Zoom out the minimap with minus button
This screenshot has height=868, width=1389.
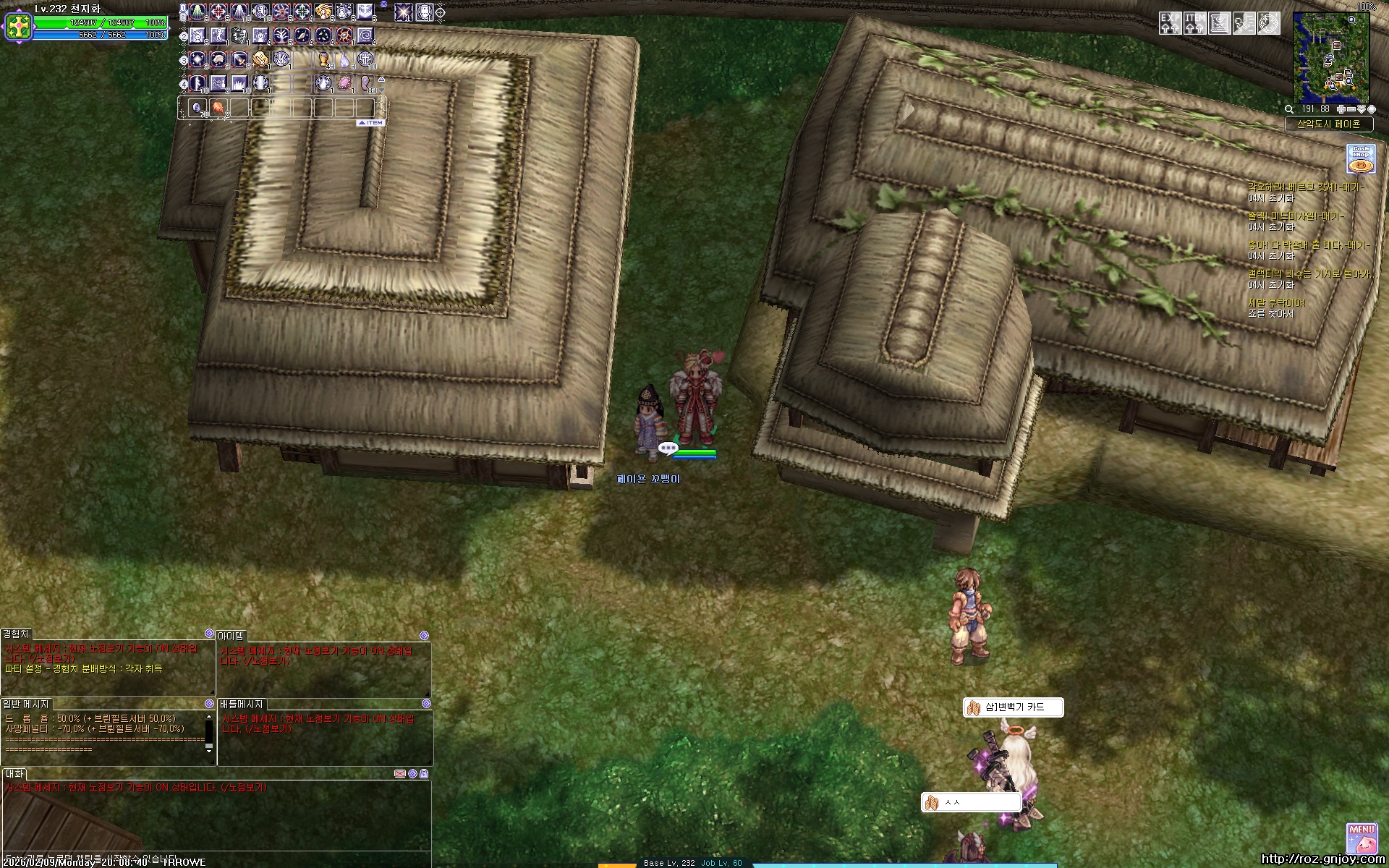coord(1351,109)
